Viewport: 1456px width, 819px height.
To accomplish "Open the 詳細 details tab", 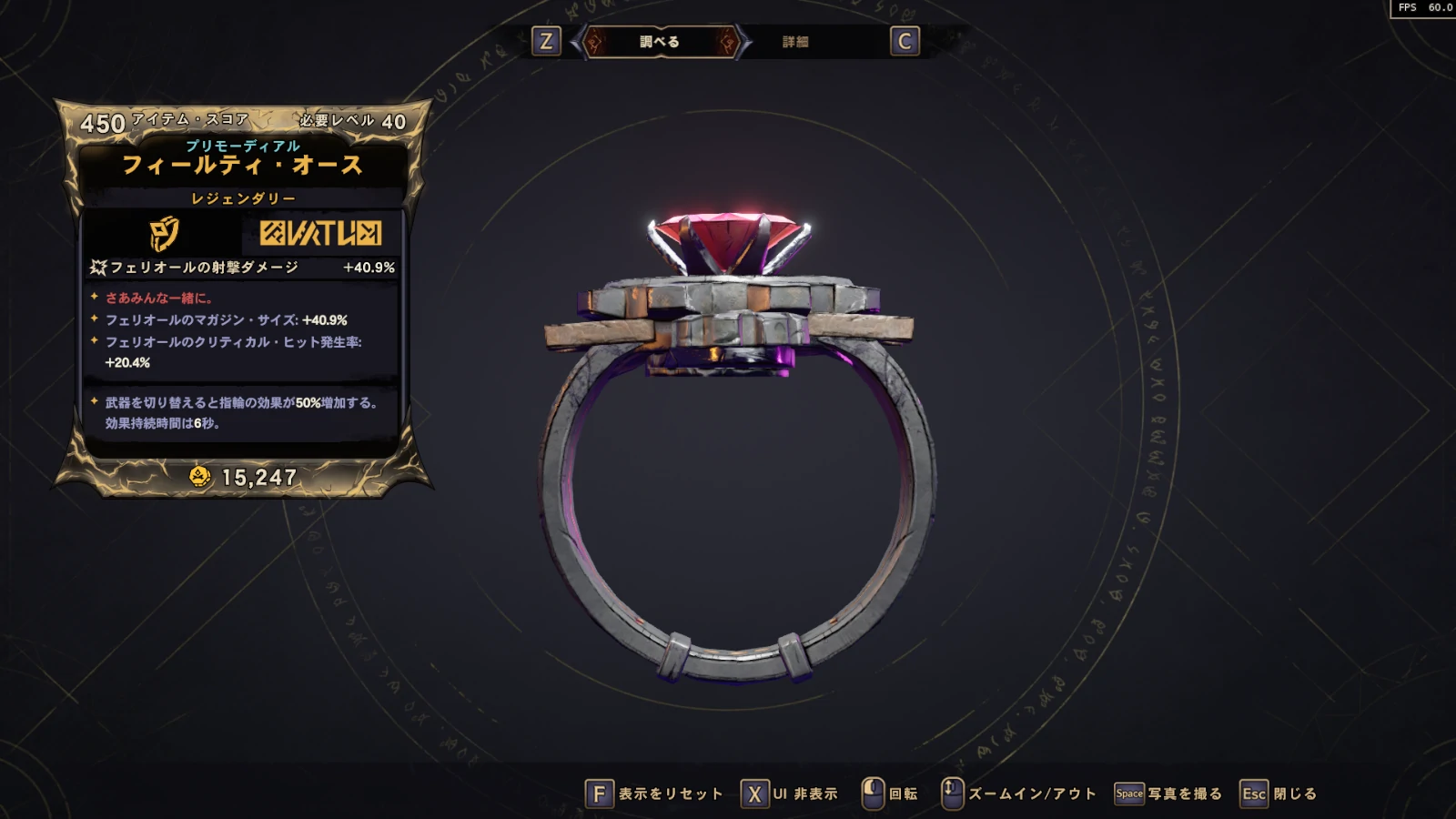I will coord(795,42).
